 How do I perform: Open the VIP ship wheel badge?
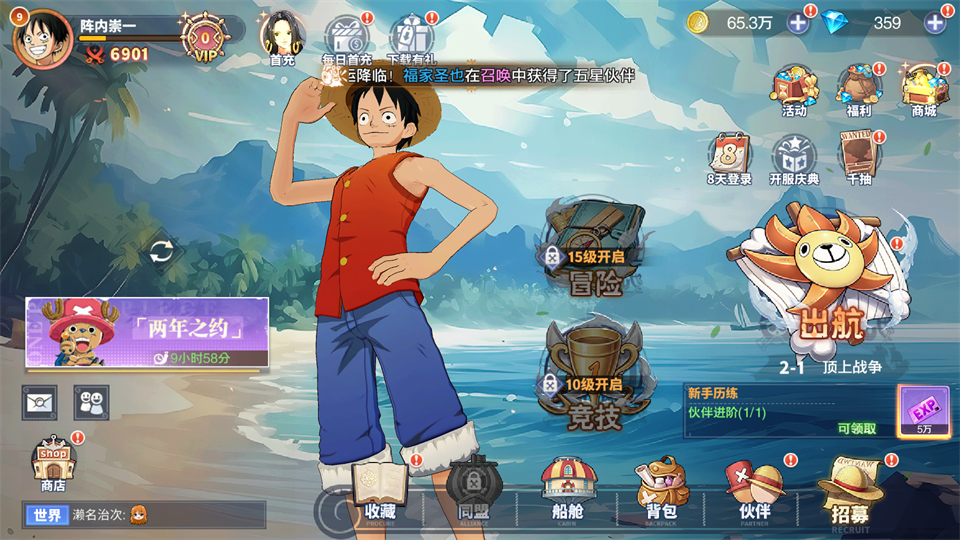click(x=205, y=37)
